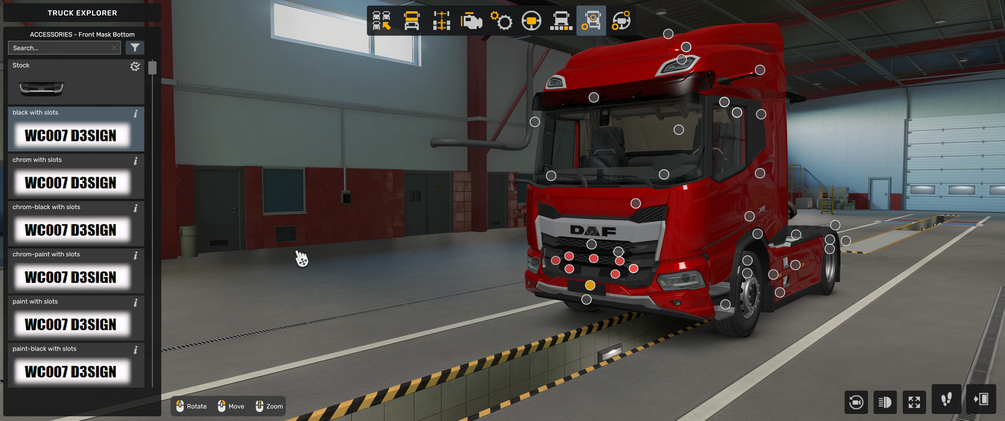Open the transmission gears category icon
The height and width of the screenshot is (421, 1005).
pos(501,20)
